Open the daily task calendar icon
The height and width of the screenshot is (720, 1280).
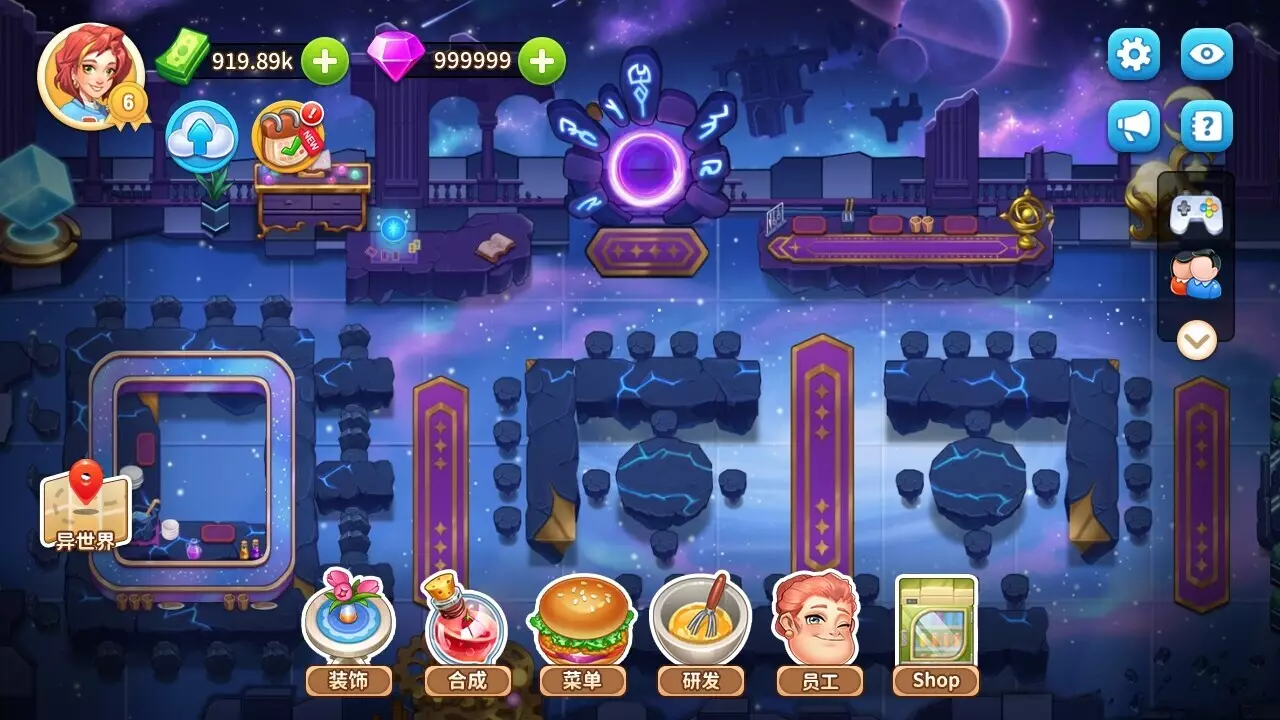[286, 136]
